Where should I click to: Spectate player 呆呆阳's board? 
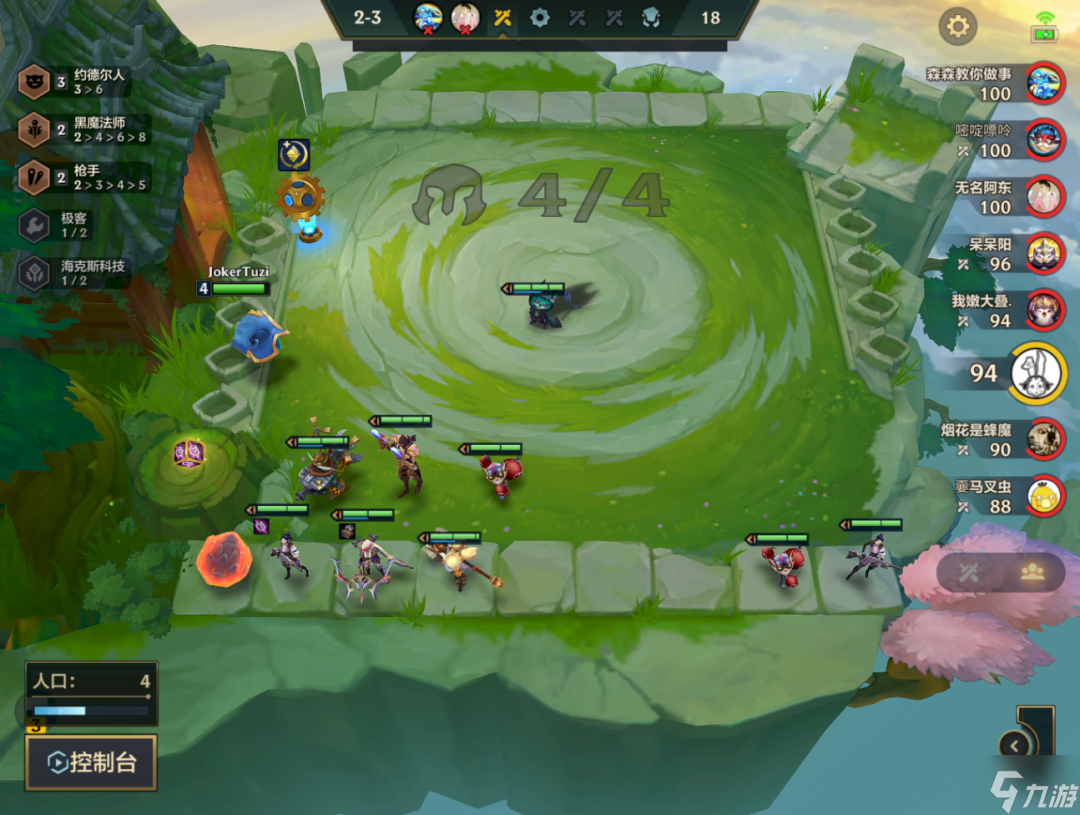tap(1045, 254)
